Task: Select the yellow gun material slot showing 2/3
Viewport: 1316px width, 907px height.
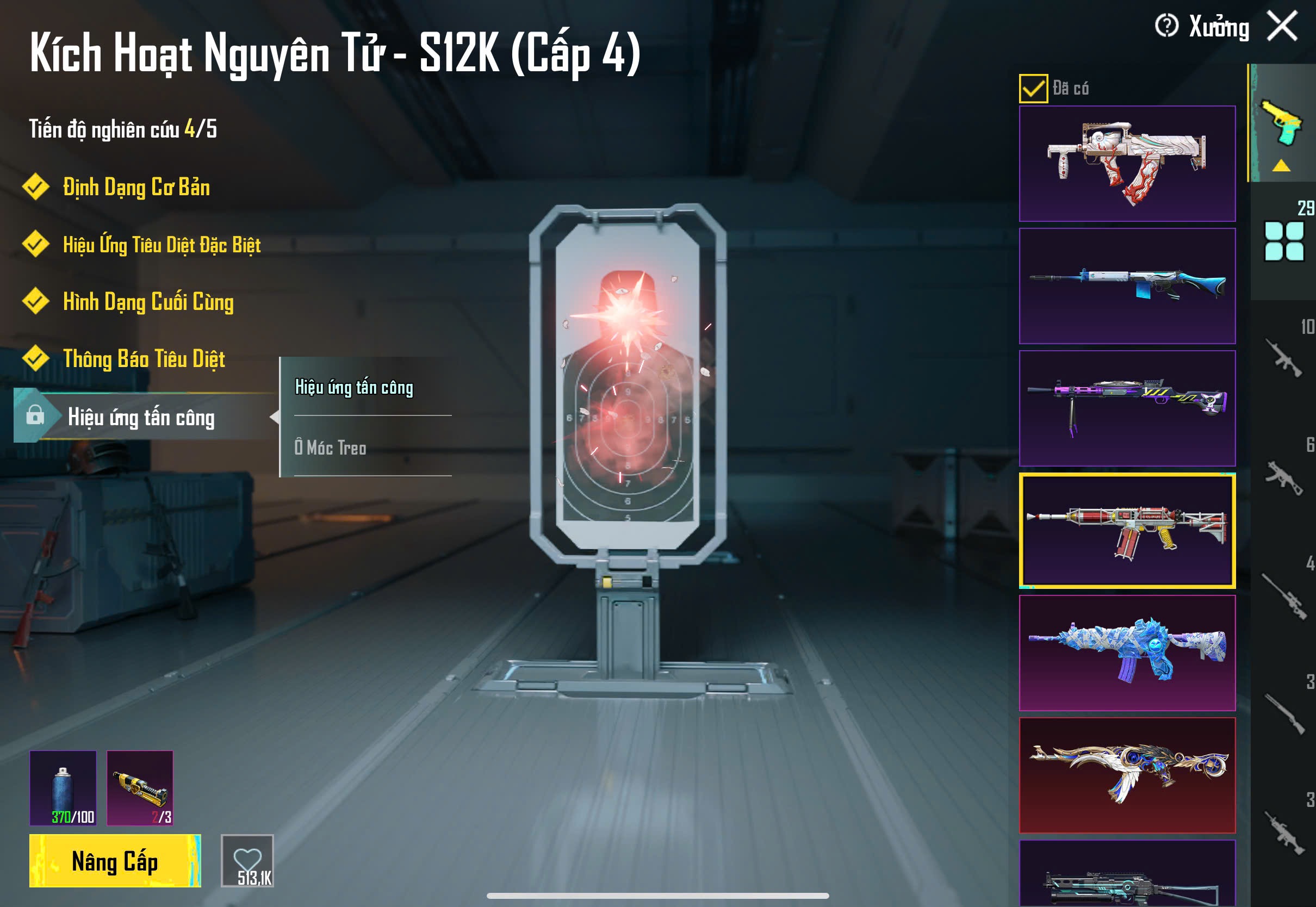Action: click(140, 788)
